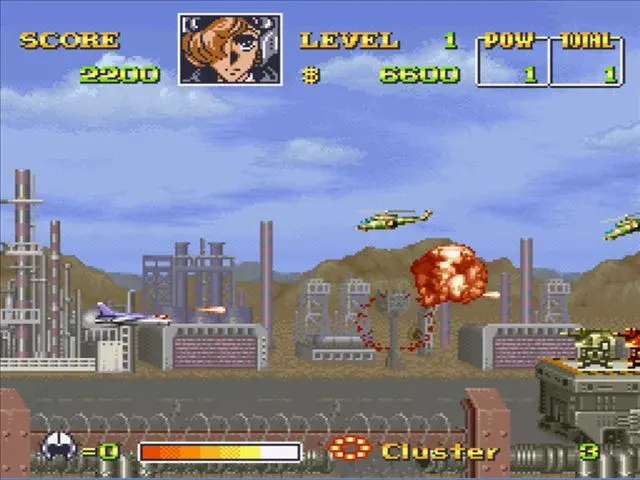
Task: Click the pilot portrait in the HUD
Action: 230,49
